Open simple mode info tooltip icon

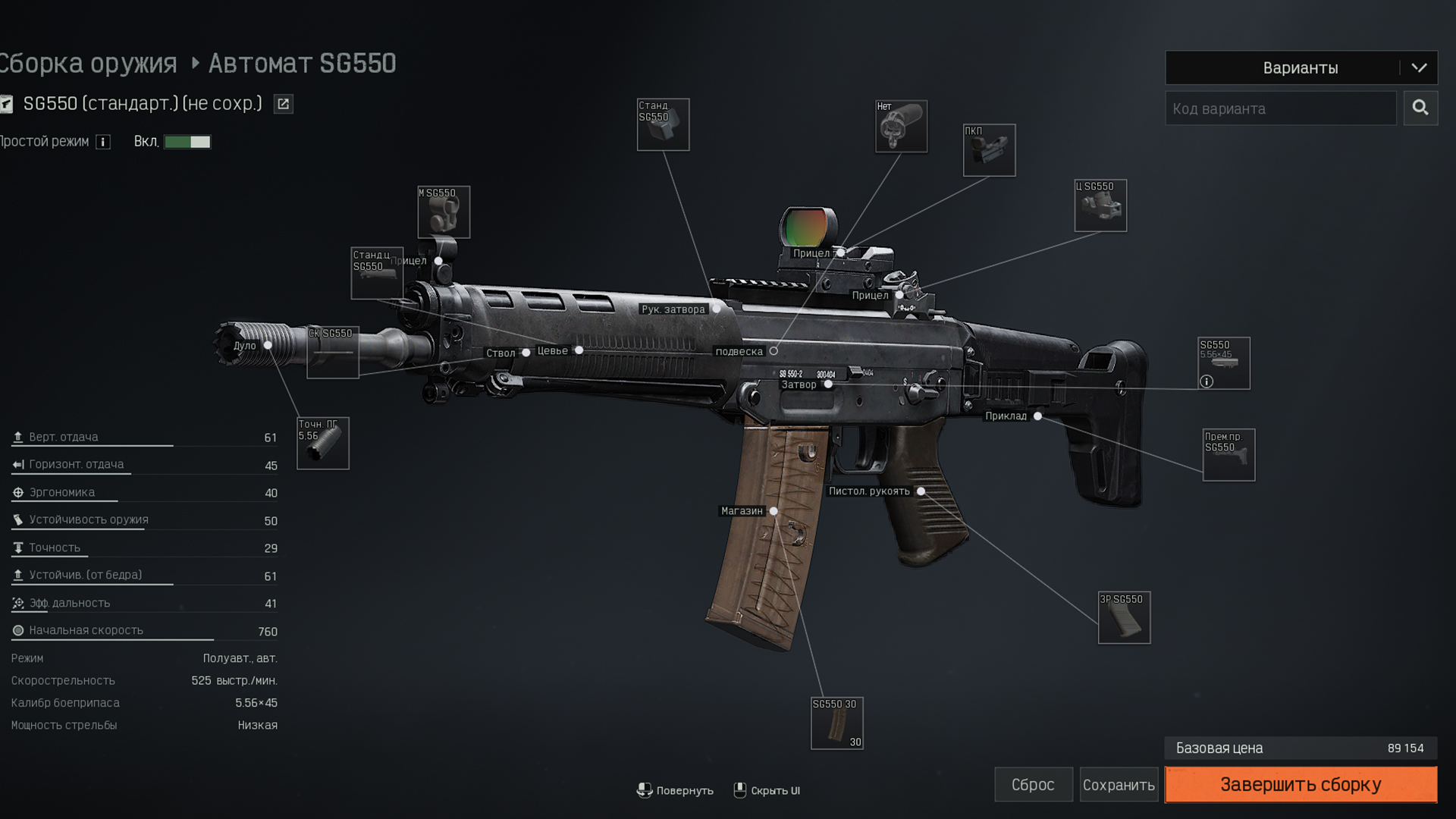tap(103, 142)
